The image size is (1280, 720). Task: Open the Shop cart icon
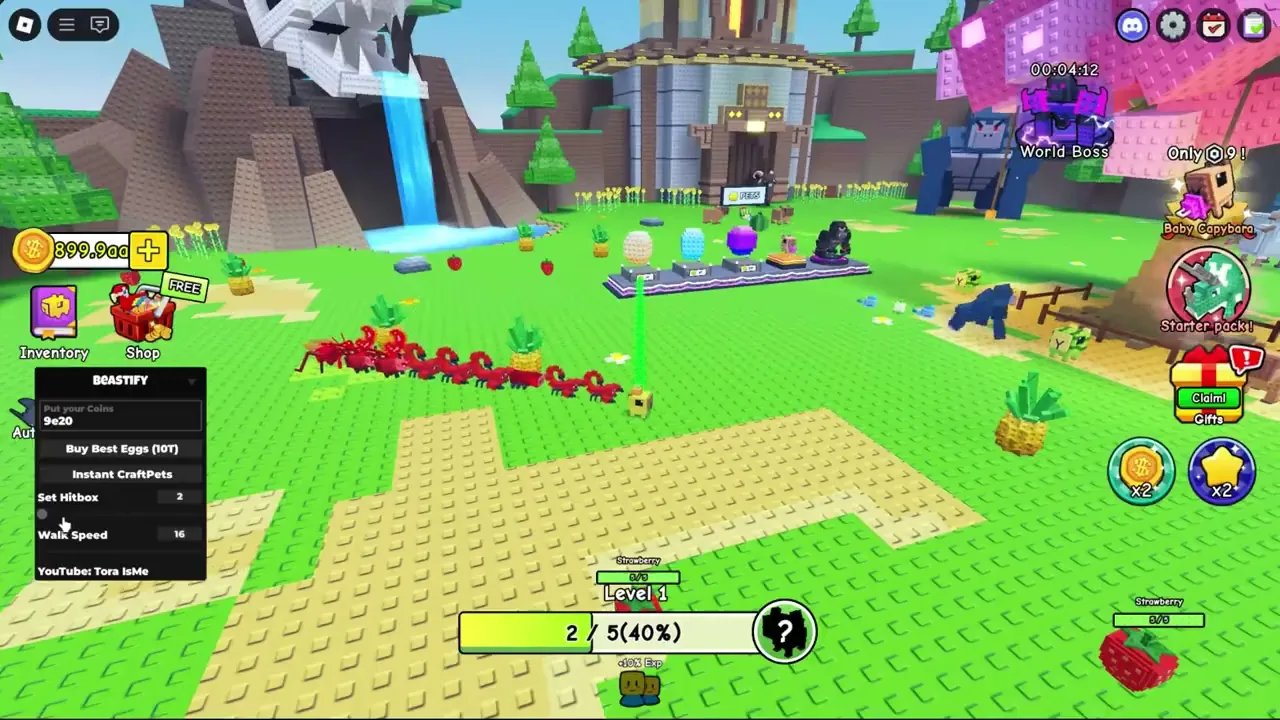pos(142,315)
